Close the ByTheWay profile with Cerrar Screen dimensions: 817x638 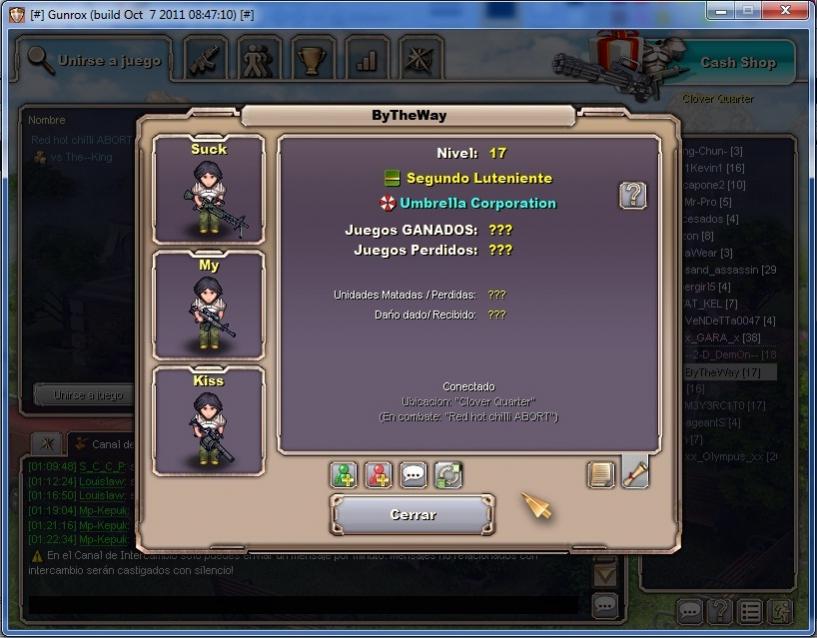(x=412, y=515)
